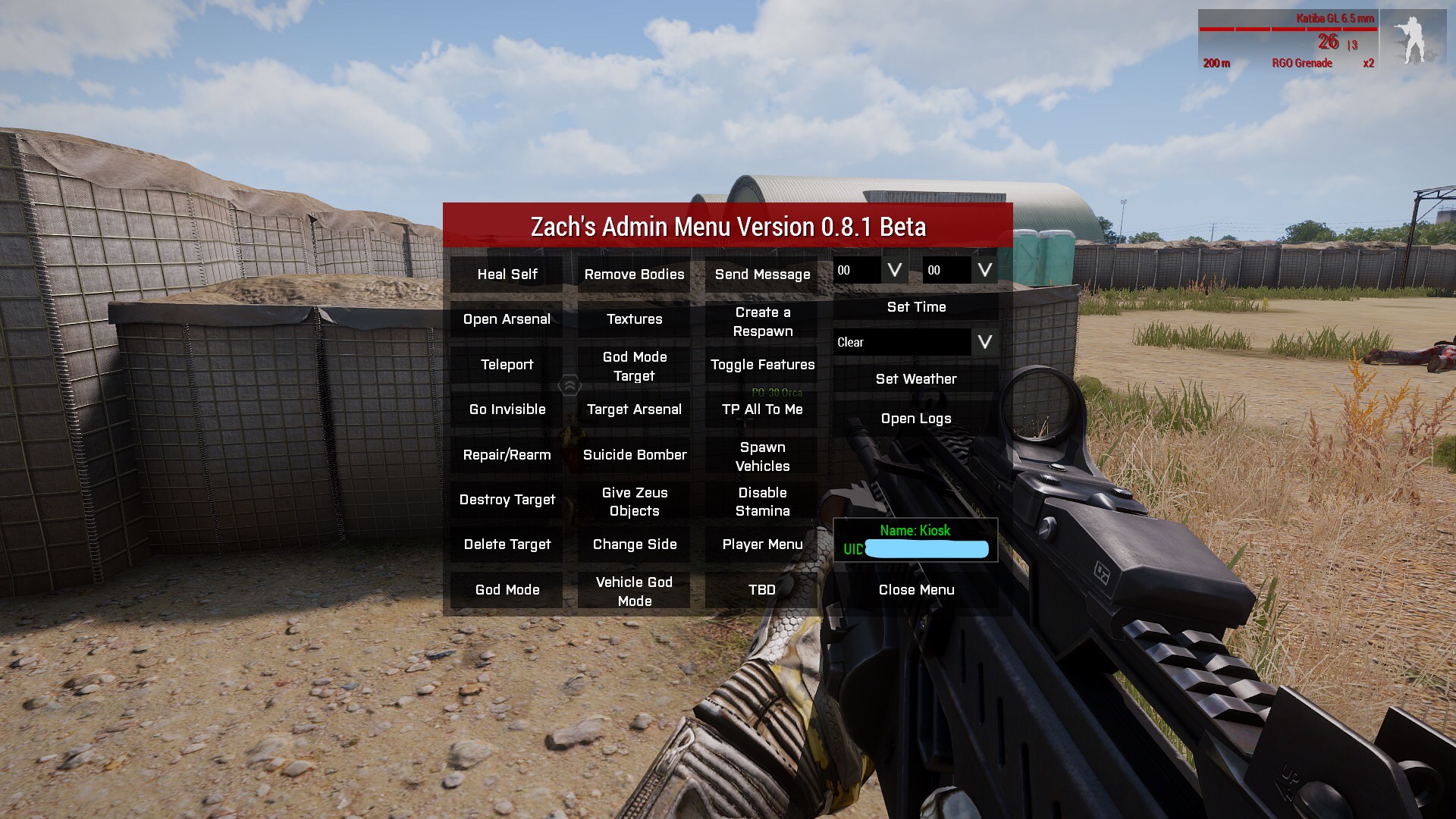Image resolution: width=1456 pixels, height=819 pixels.
Task: Expand the Clear weather dropdown
Action: [984, 342]
